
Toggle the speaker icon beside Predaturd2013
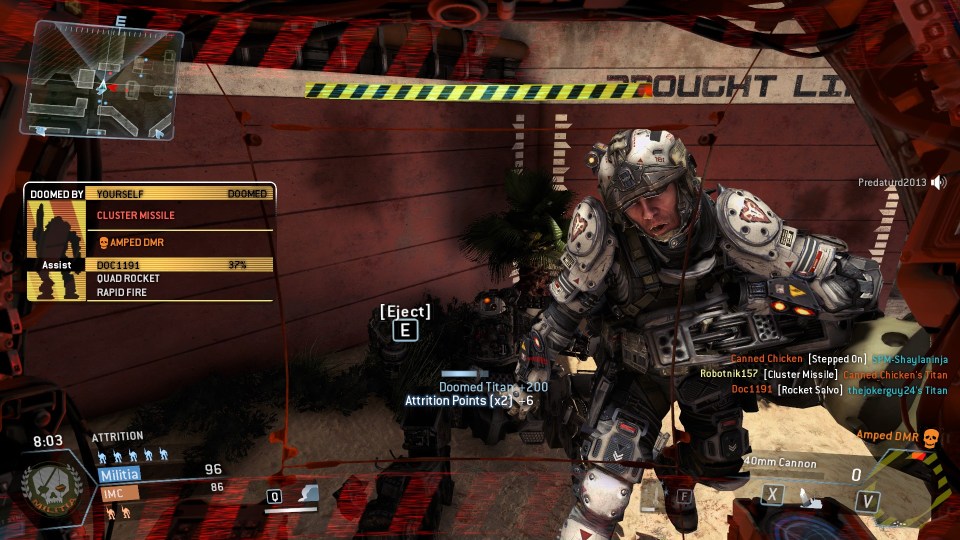(938, 182)
